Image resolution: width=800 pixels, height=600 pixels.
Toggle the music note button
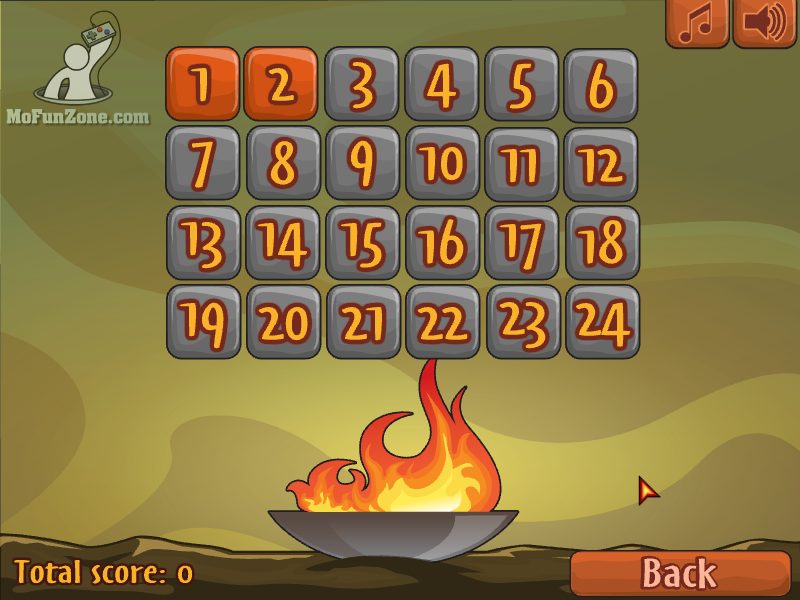[697, 23]
